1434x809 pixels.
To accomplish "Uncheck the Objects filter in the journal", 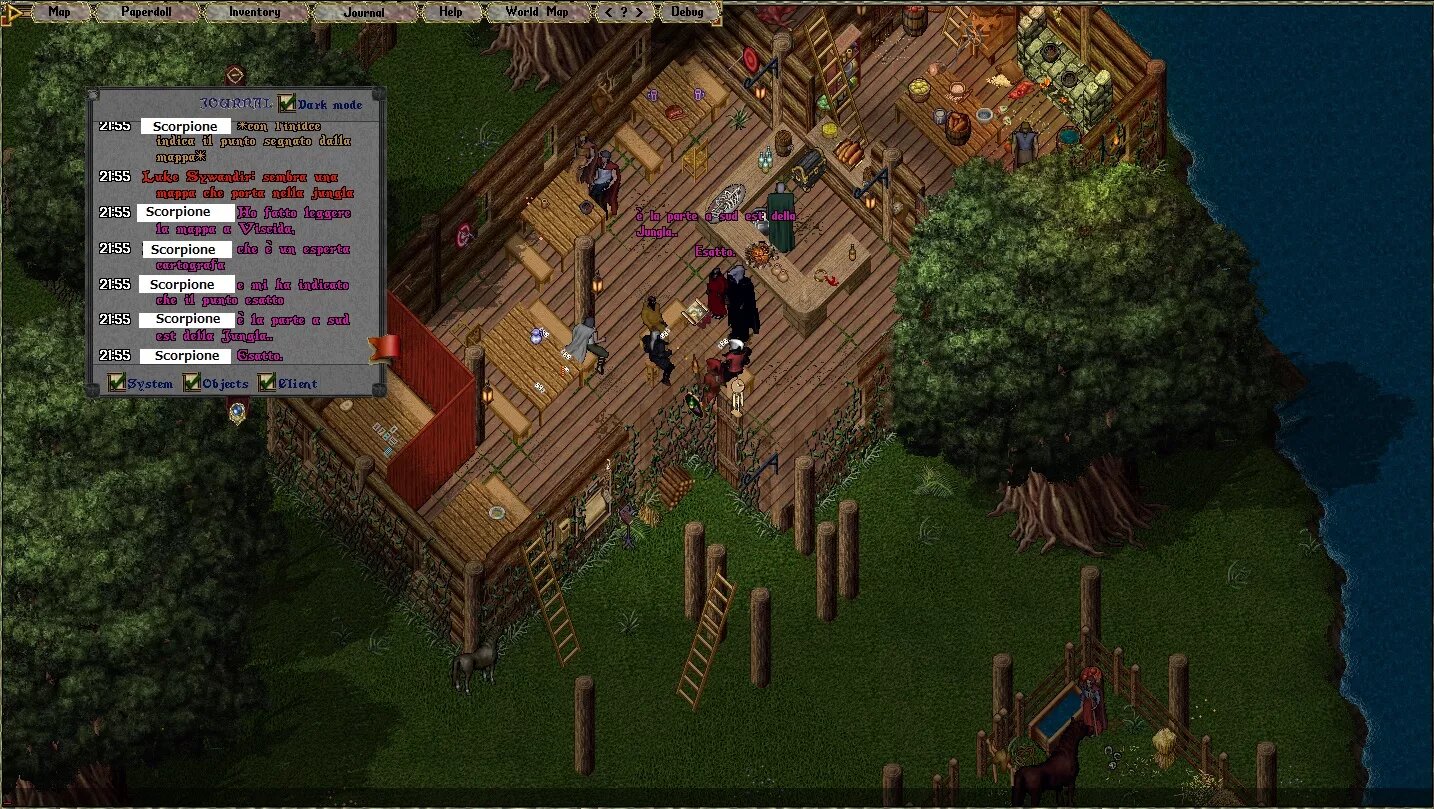I will tap(192, 382).
